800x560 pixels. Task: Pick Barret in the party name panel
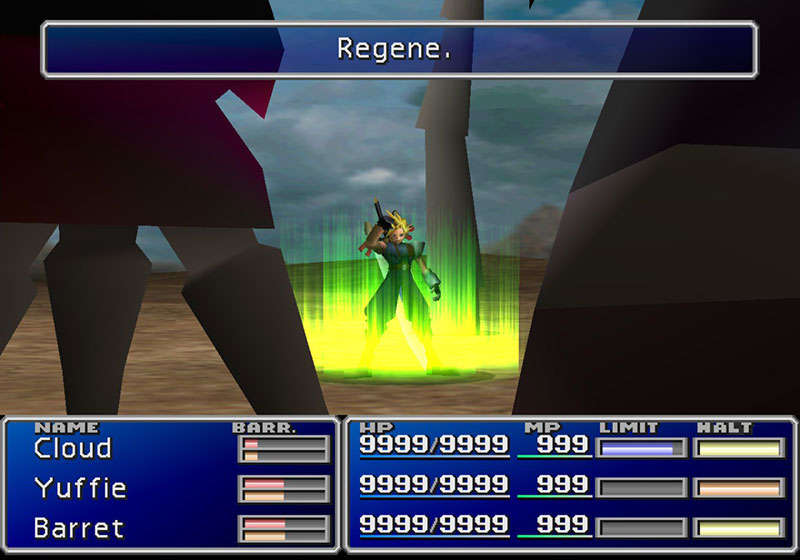[x=79, y=527]
